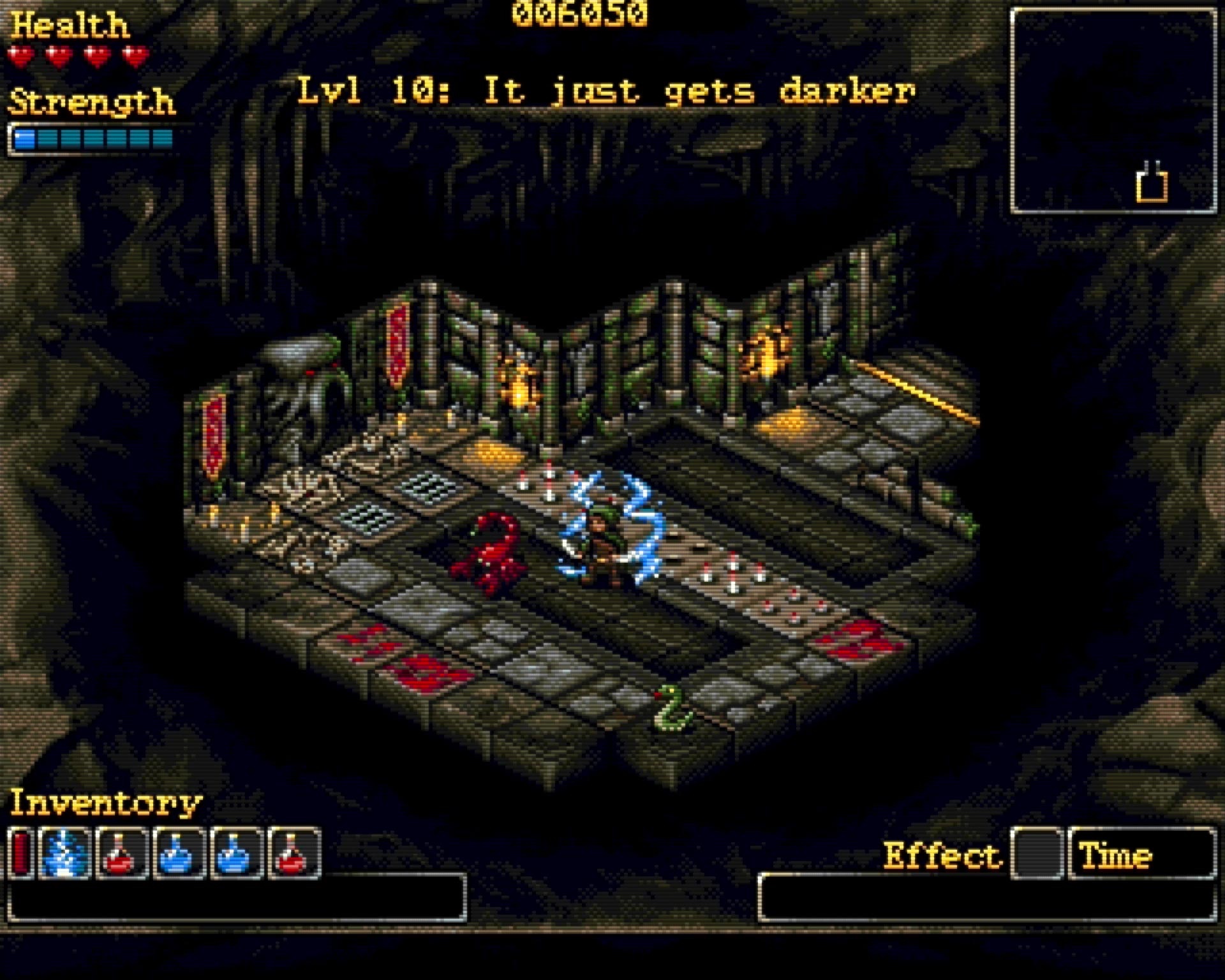Select the blue lightning spell inventory slot

[64, 853]
